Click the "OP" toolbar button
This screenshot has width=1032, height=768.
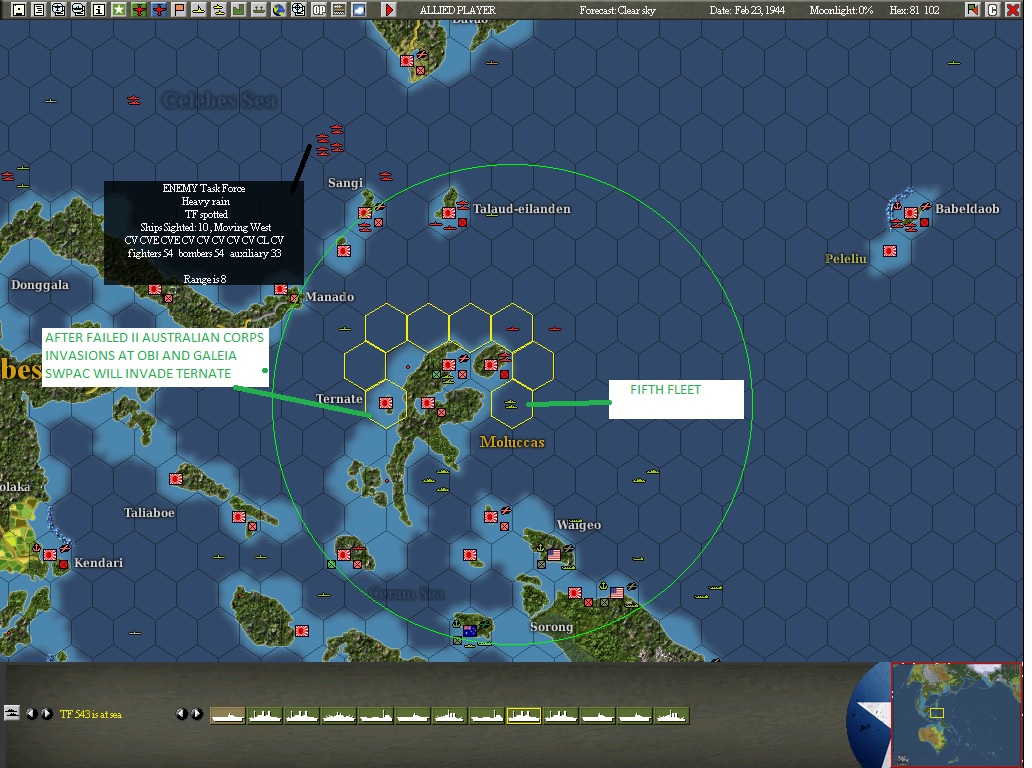click(x=319, y=10)
